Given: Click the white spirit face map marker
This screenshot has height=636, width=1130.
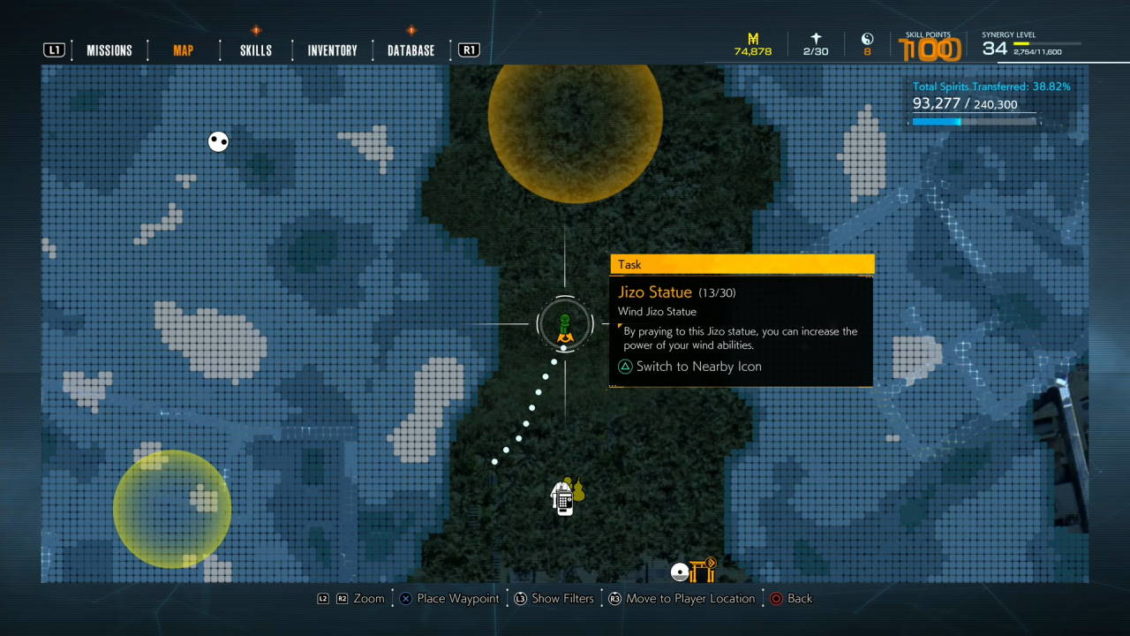Looking at the screenshot, I should coord(218,142).
